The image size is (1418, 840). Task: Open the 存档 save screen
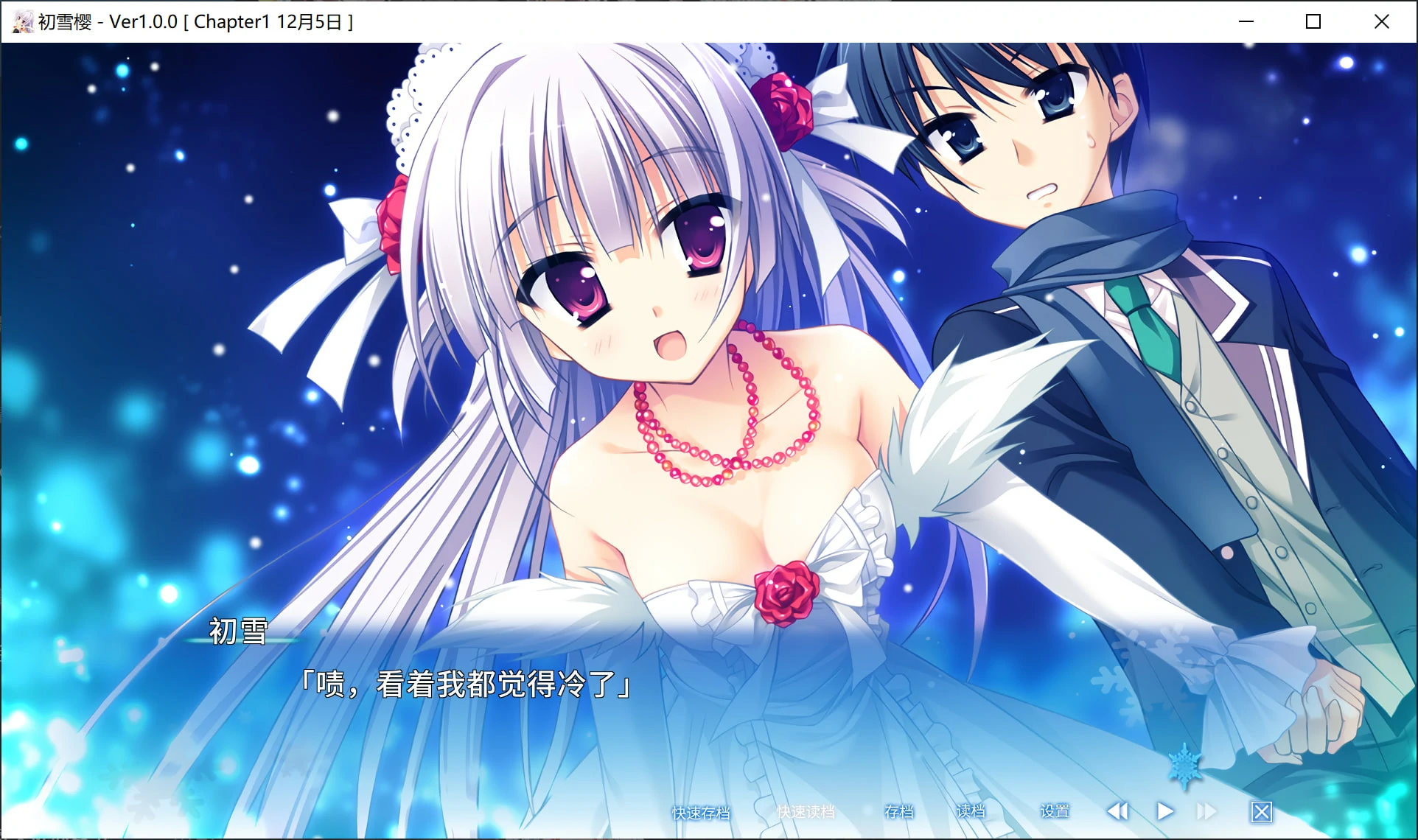898,812
